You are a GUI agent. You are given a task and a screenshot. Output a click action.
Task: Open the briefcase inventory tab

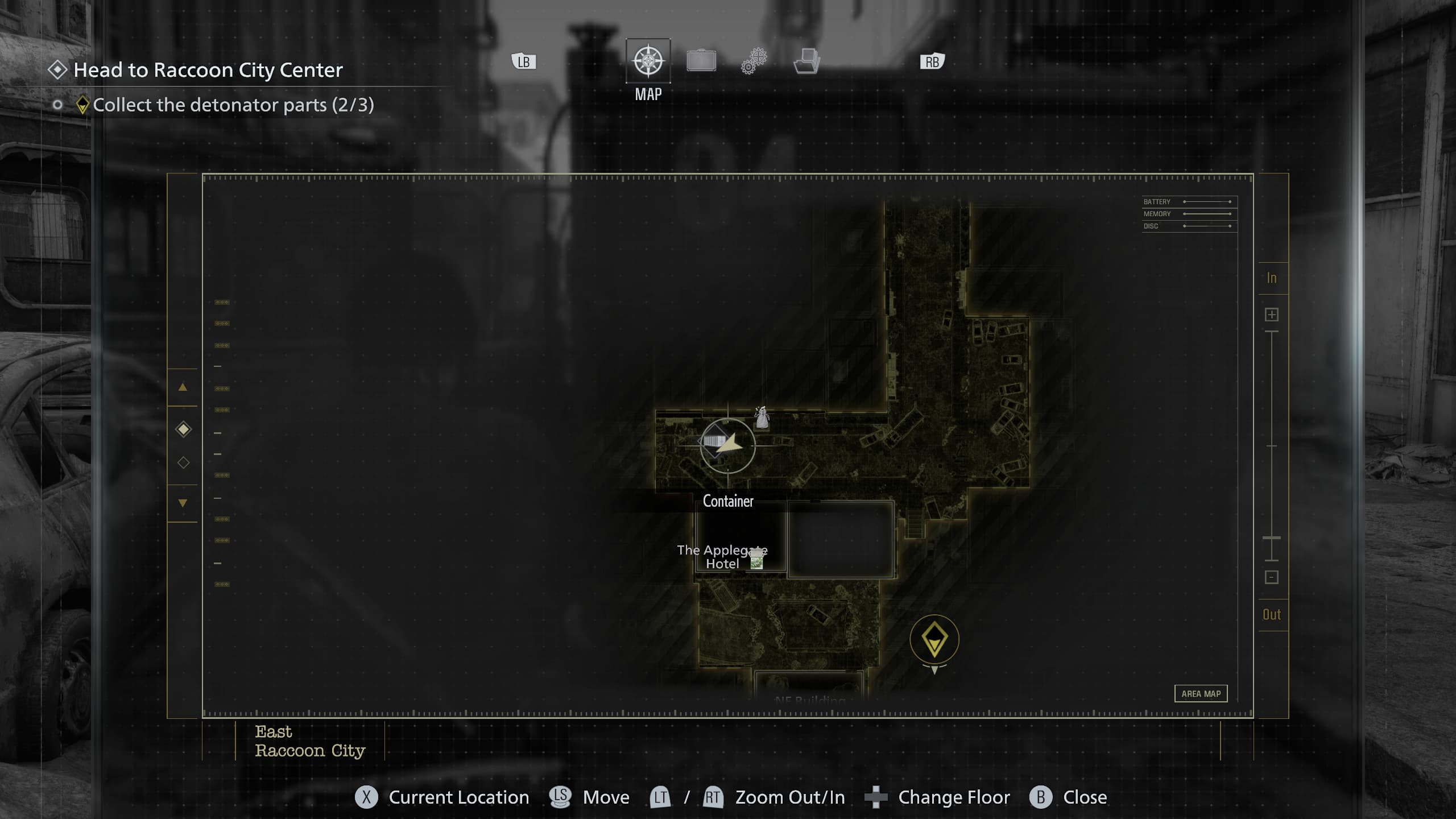click(701, 61)
